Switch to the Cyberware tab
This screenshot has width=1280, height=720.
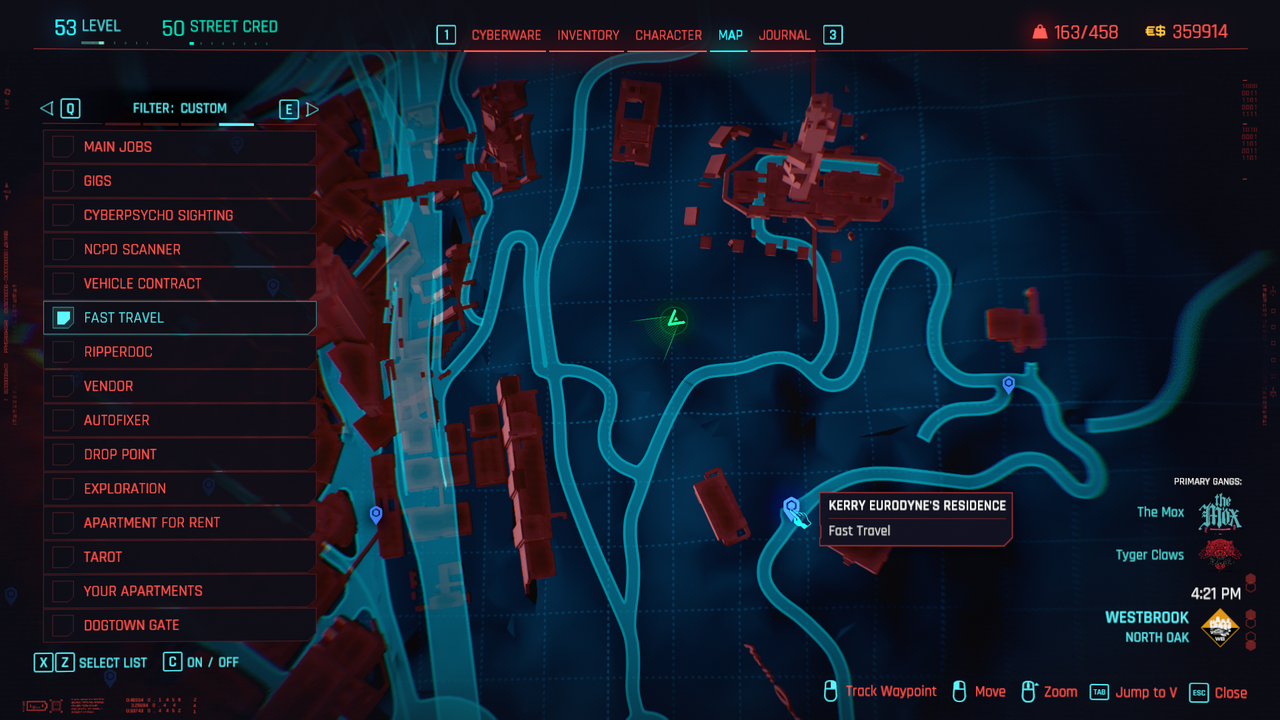(x=506, y=35)
